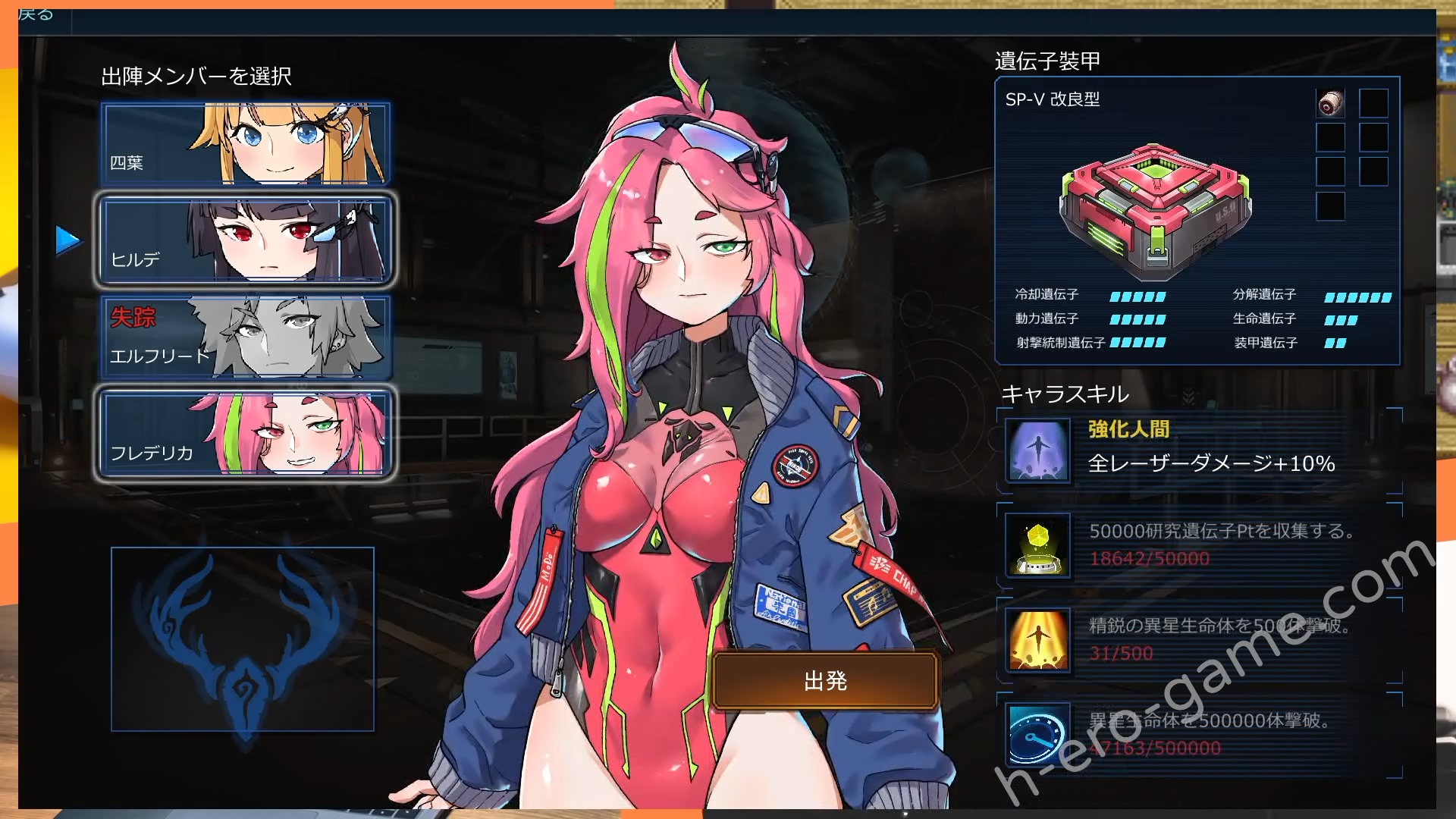Open the SP-V 改良型 armor image
This screenshot has height=819, width=1456.
click(x=1154, y=211)
